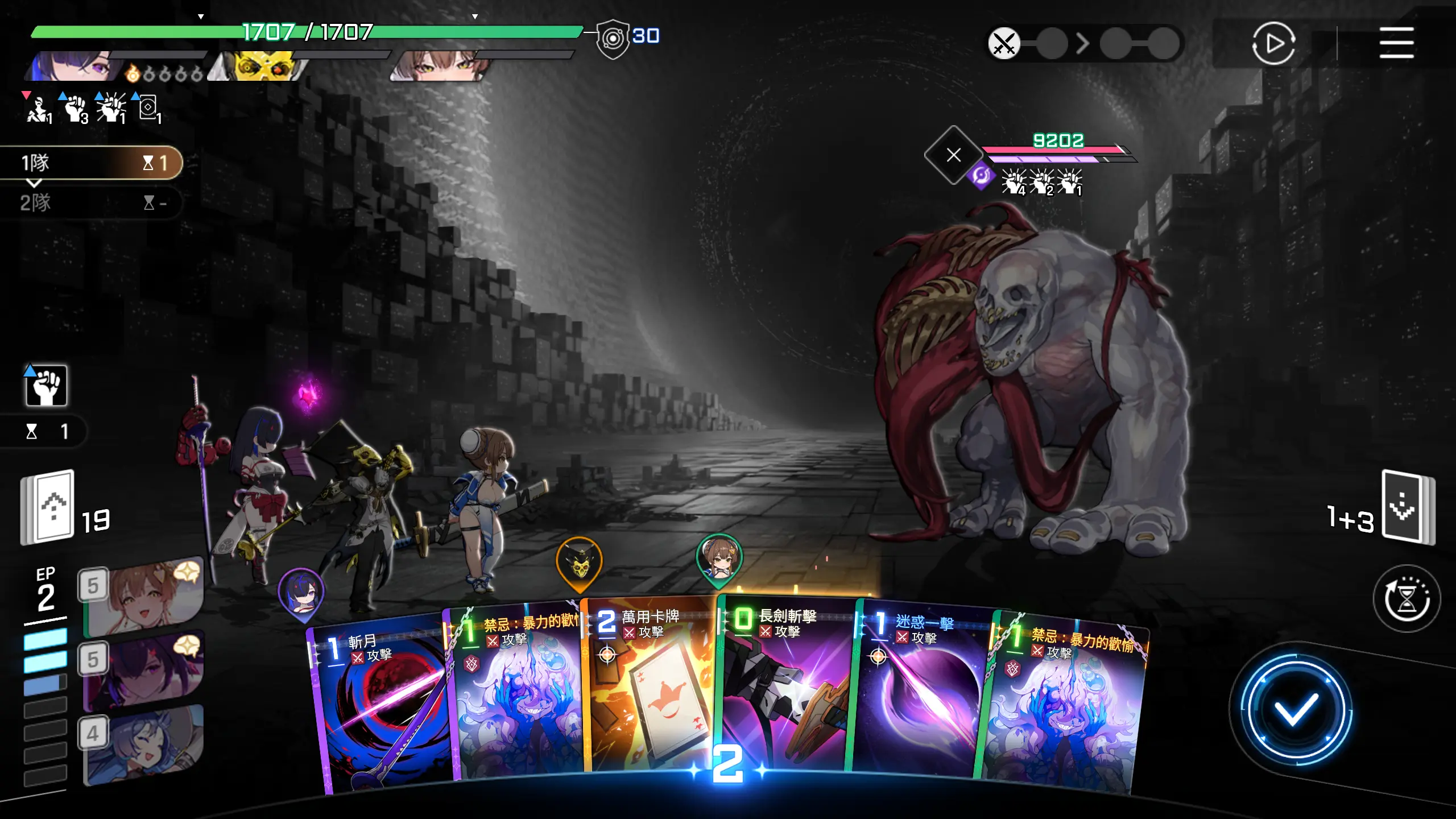This screenshot has width=1456, height=819.
Task: Open the discard pile labeled 1+3
Action: [x=1407, y=506]
